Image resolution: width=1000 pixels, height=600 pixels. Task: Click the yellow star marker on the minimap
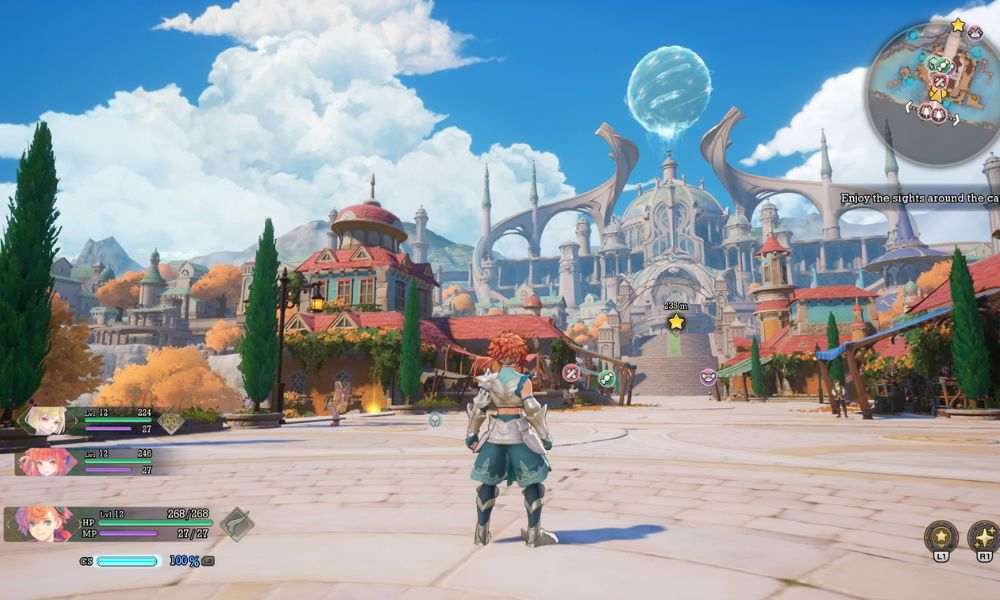coord(958,24)
